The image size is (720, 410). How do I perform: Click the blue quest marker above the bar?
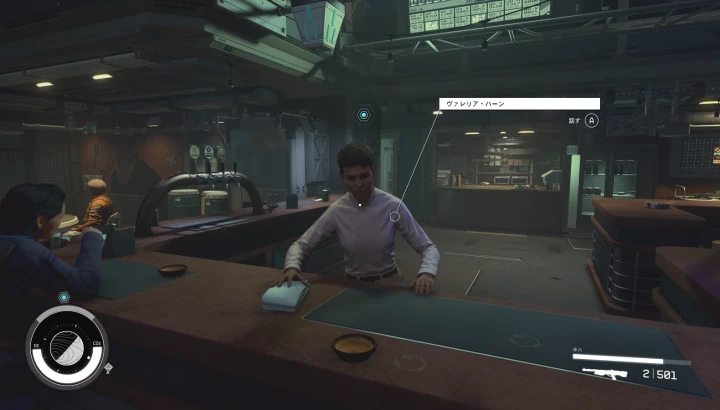[x=364, y=116]
